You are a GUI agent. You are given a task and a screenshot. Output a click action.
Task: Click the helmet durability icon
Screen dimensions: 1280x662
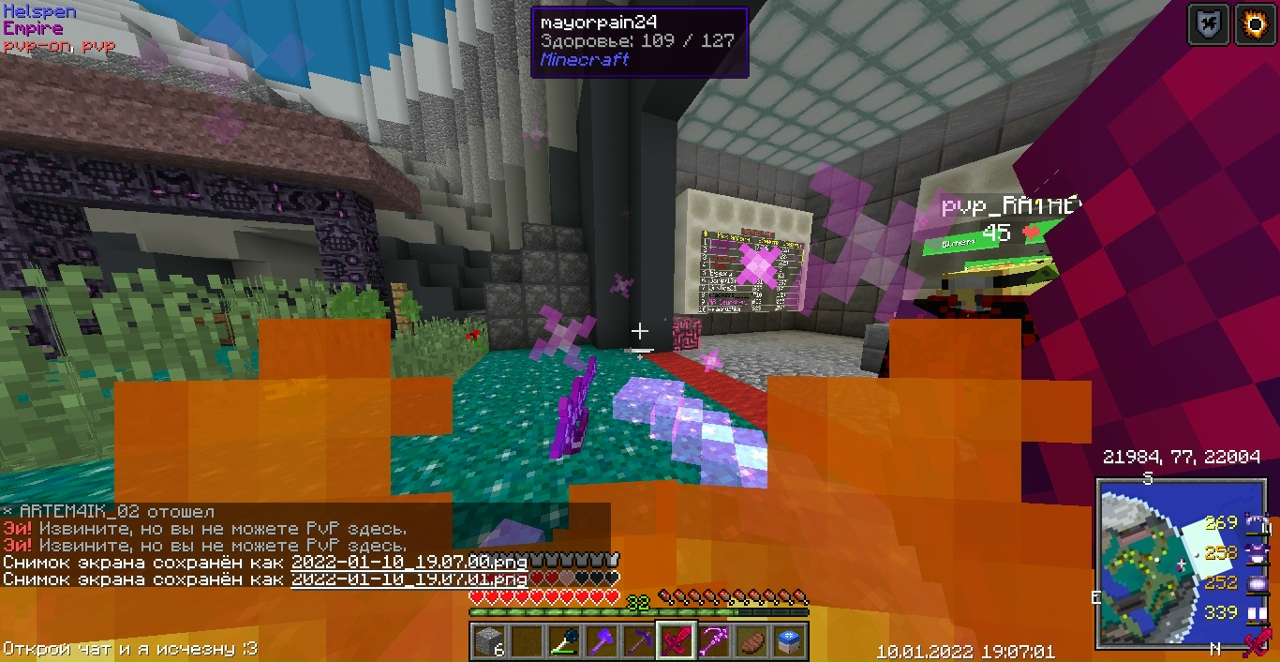1256,522
